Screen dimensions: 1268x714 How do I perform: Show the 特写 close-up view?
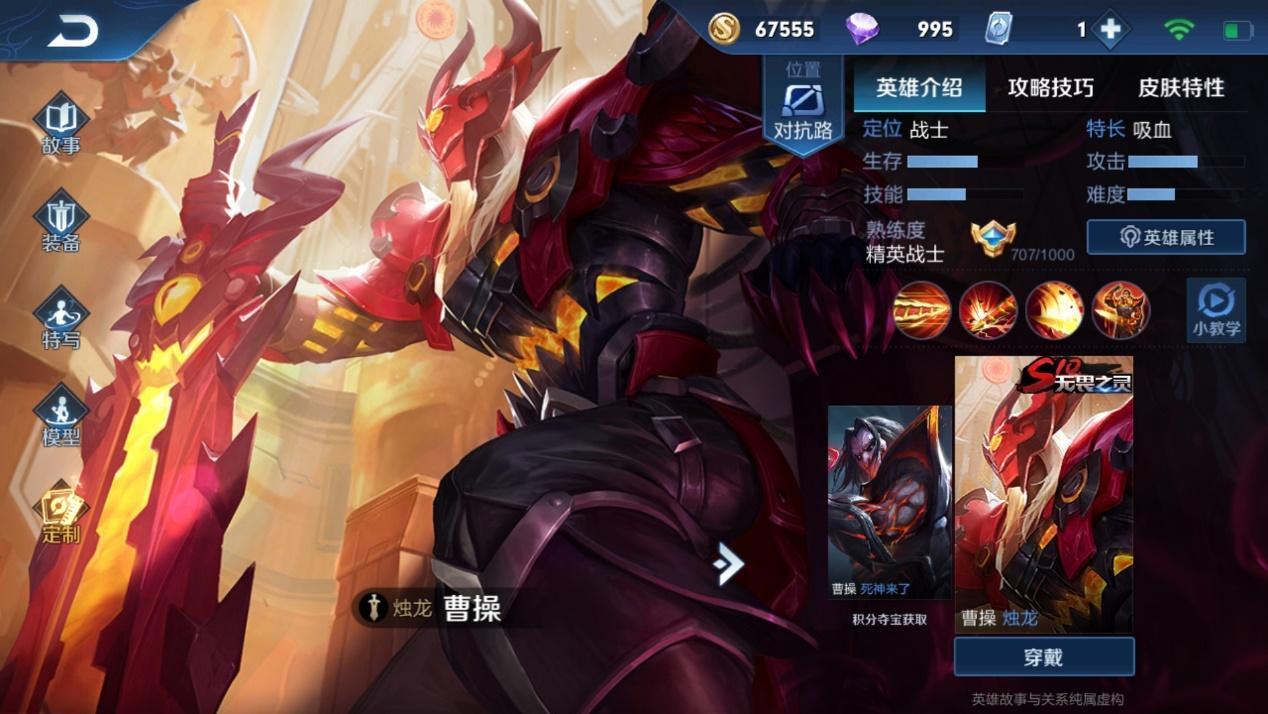click(61, 320)
